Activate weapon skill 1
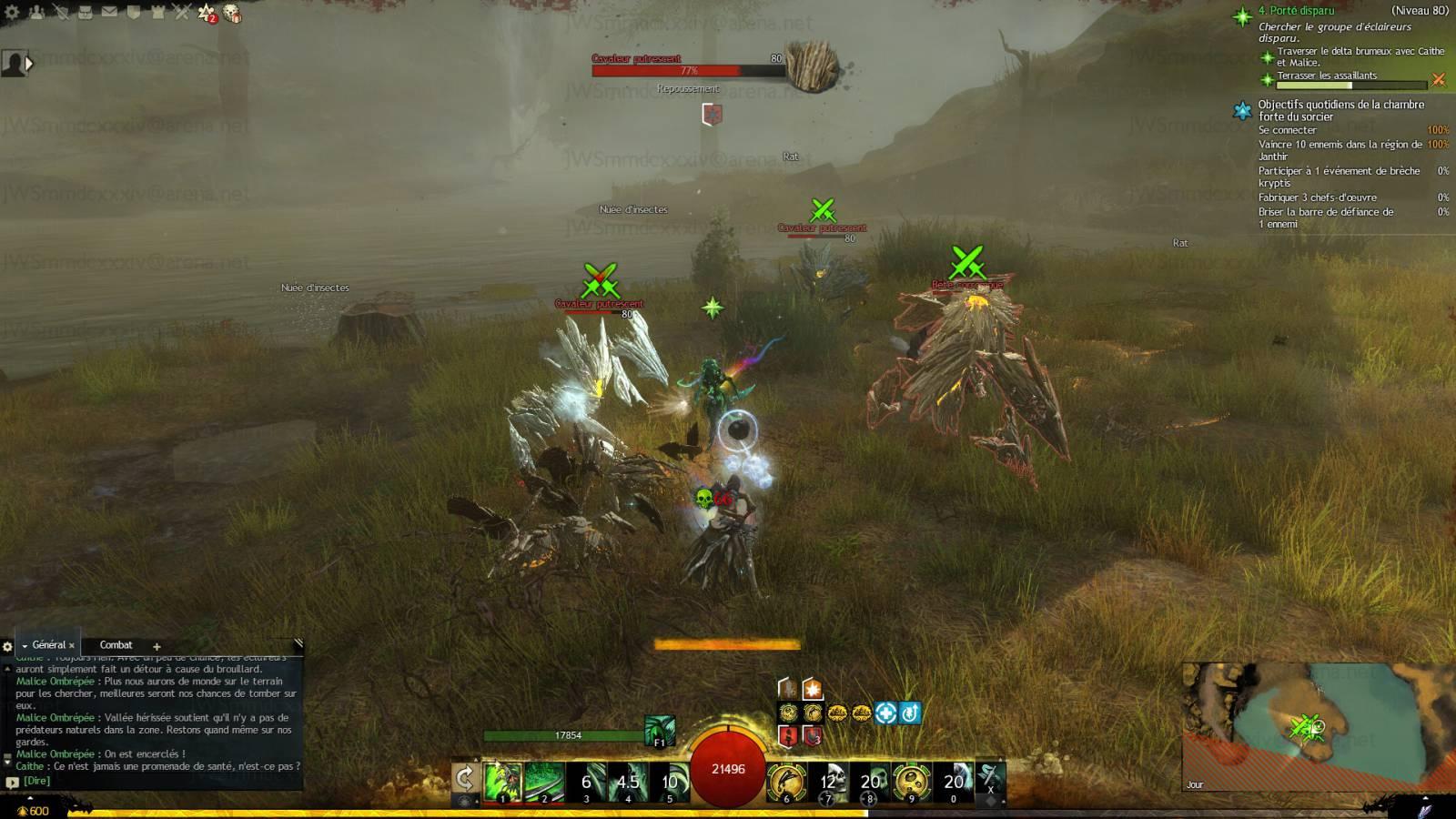1456x819 pixels. click(502, 782)
